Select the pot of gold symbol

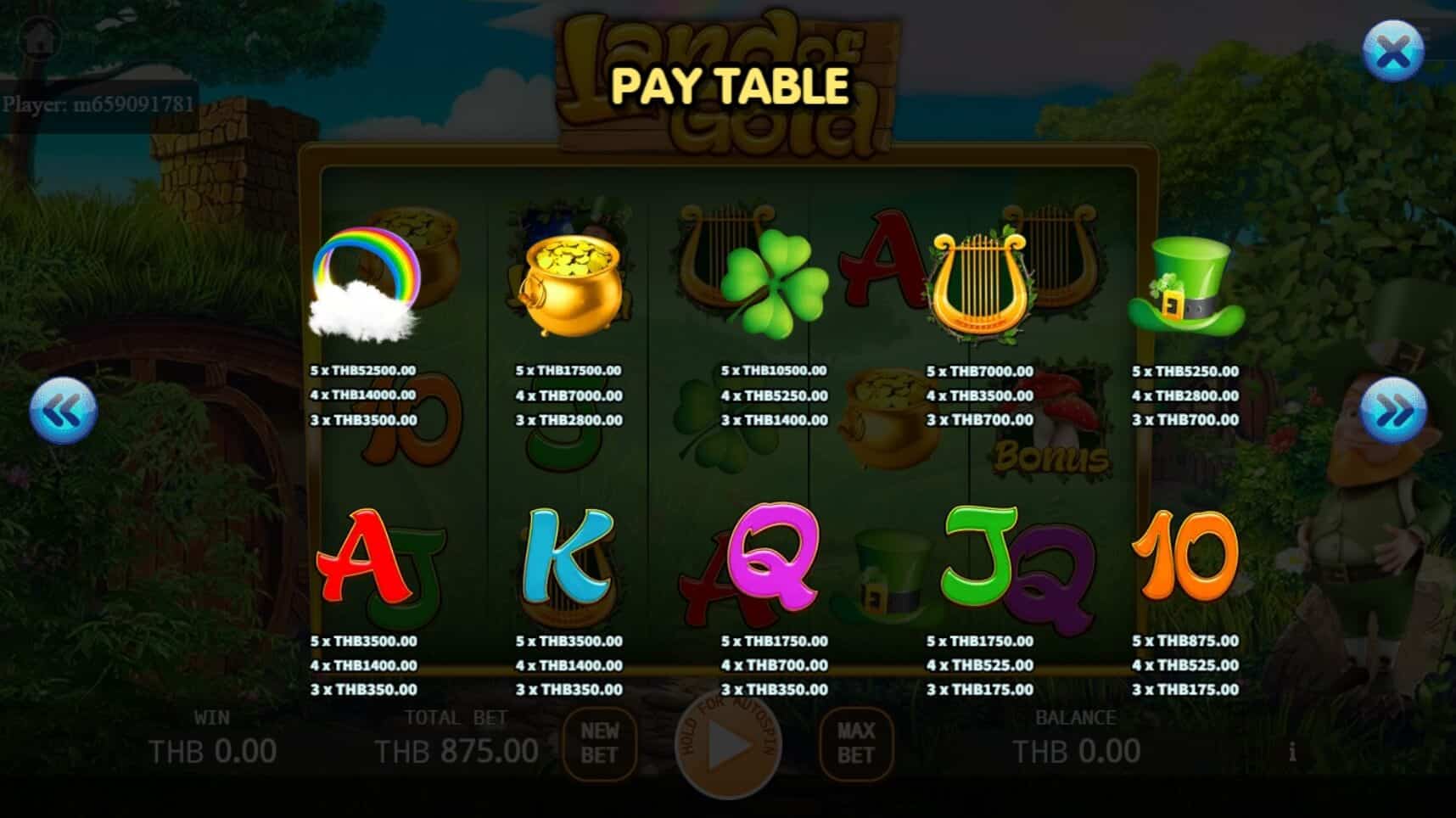coord(570,280)
